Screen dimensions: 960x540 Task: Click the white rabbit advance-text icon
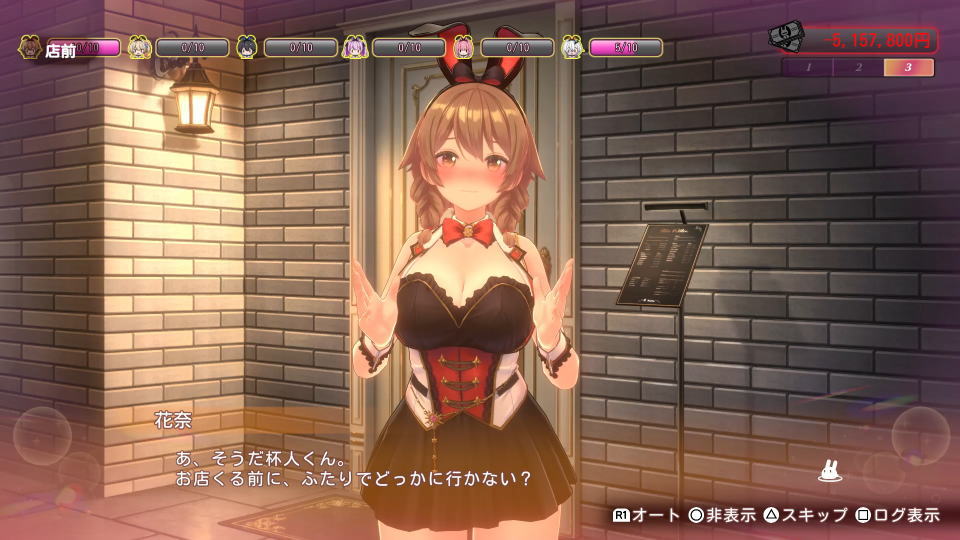[828, 470]
